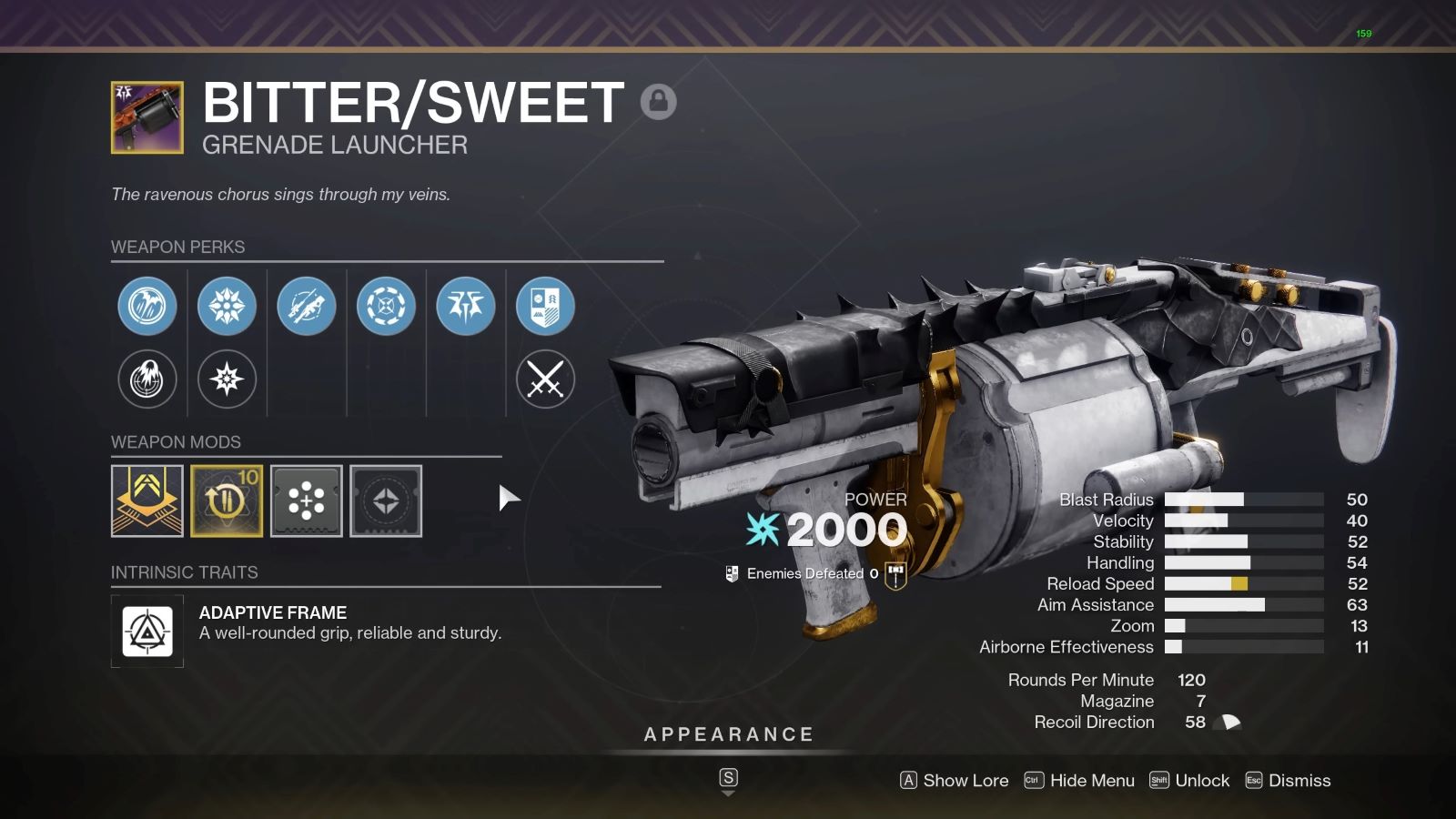Select the launch barrel perk in first column
Screen dimensions: 1456x819
click(x=147, y=307)
